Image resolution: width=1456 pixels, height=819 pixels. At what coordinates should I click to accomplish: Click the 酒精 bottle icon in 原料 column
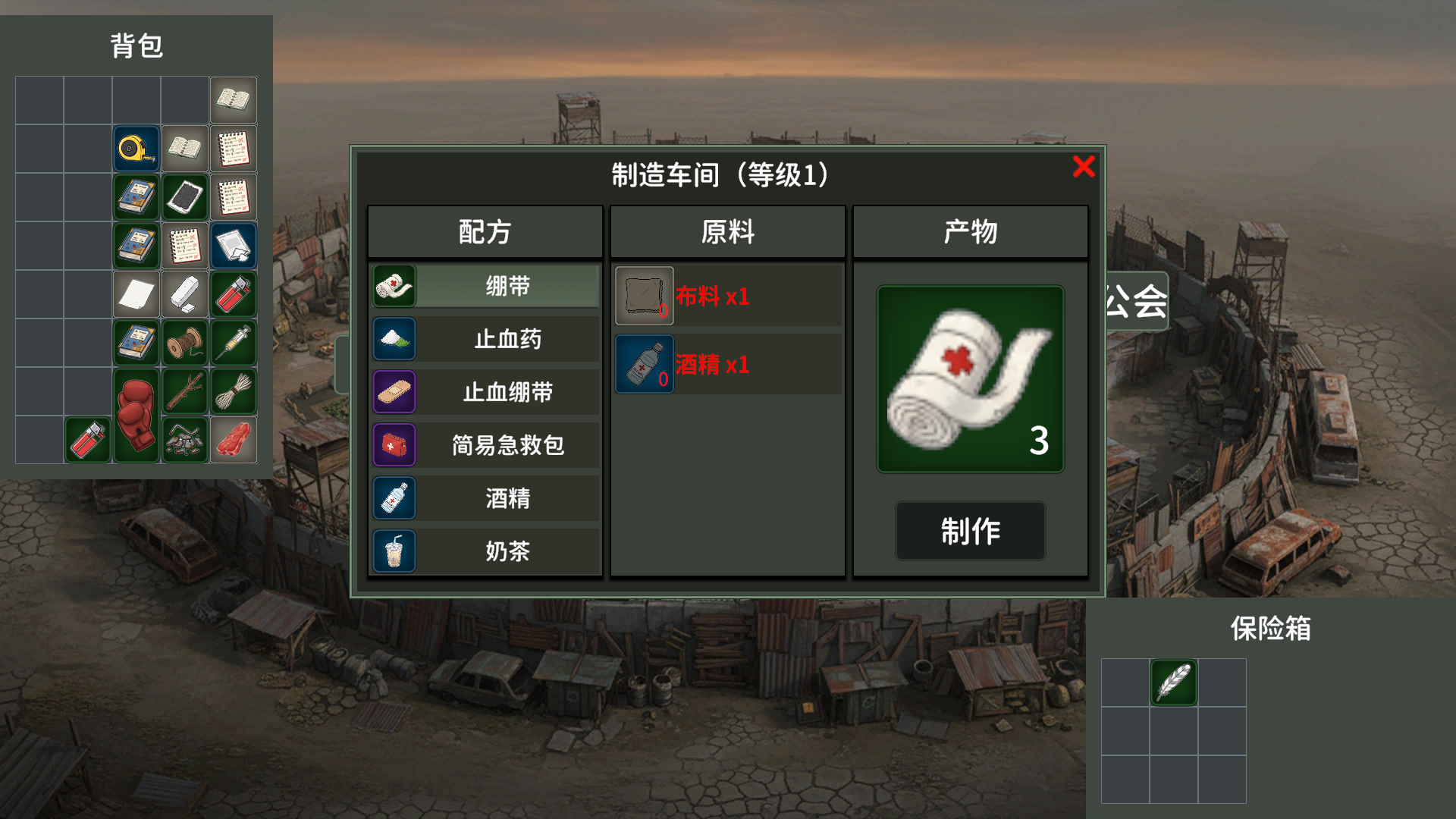[x=644, y=362]
